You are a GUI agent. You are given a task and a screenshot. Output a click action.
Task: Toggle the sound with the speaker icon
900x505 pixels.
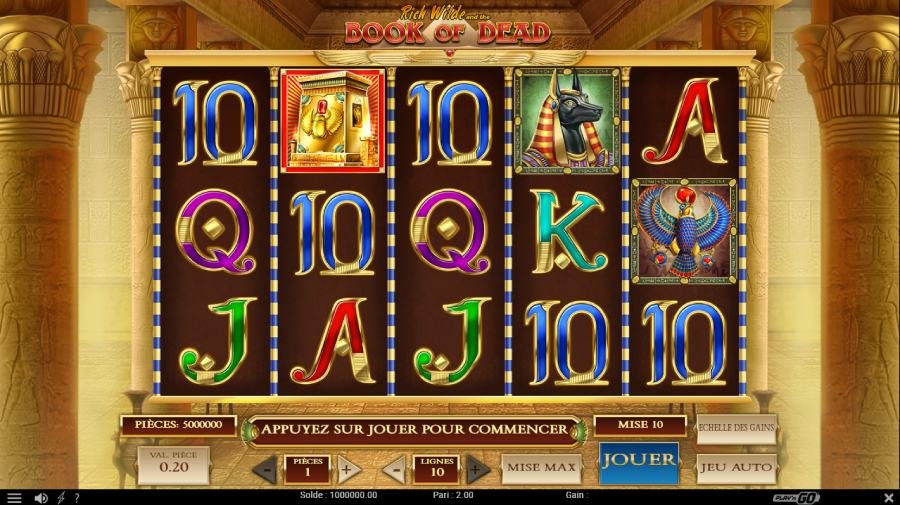pos(41,497)
